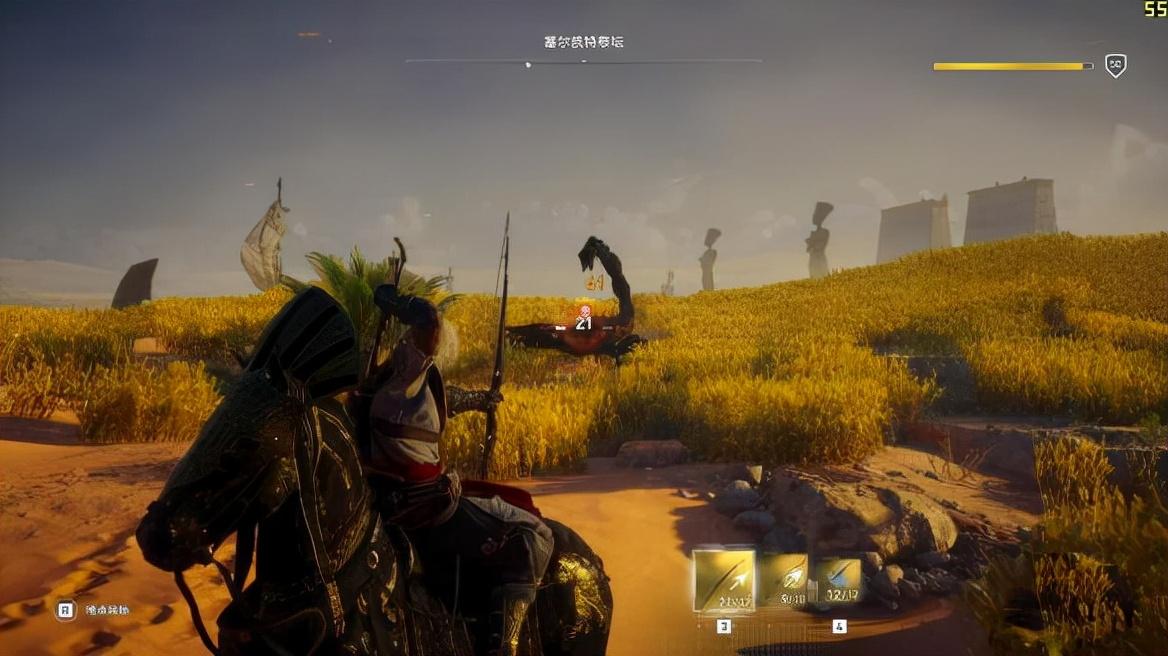Click the compass bar under the location name
Viewport: 1168px width, 656px height.
(x=583, y=61)
